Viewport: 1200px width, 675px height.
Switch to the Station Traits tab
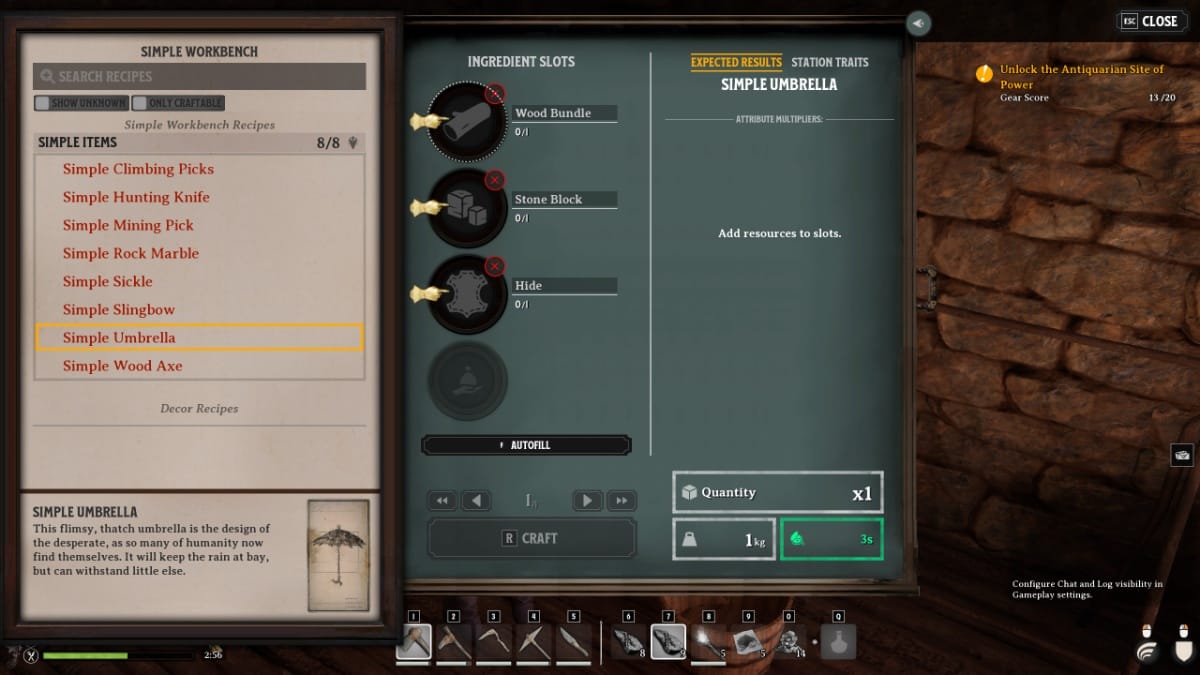830,62
